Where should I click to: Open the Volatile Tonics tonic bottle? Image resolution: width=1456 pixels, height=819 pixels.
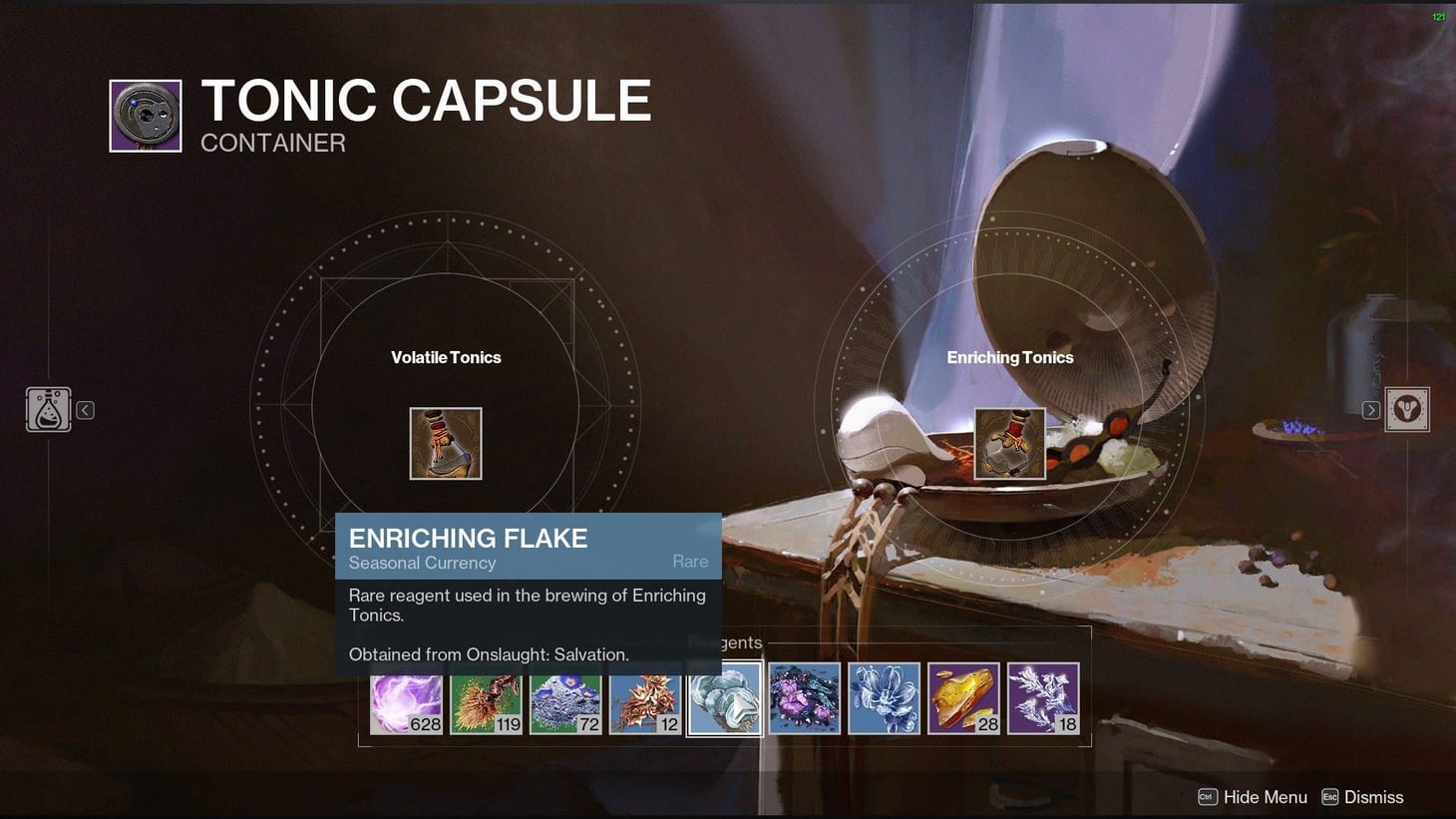pyautogui.click(x=446, y=441)
